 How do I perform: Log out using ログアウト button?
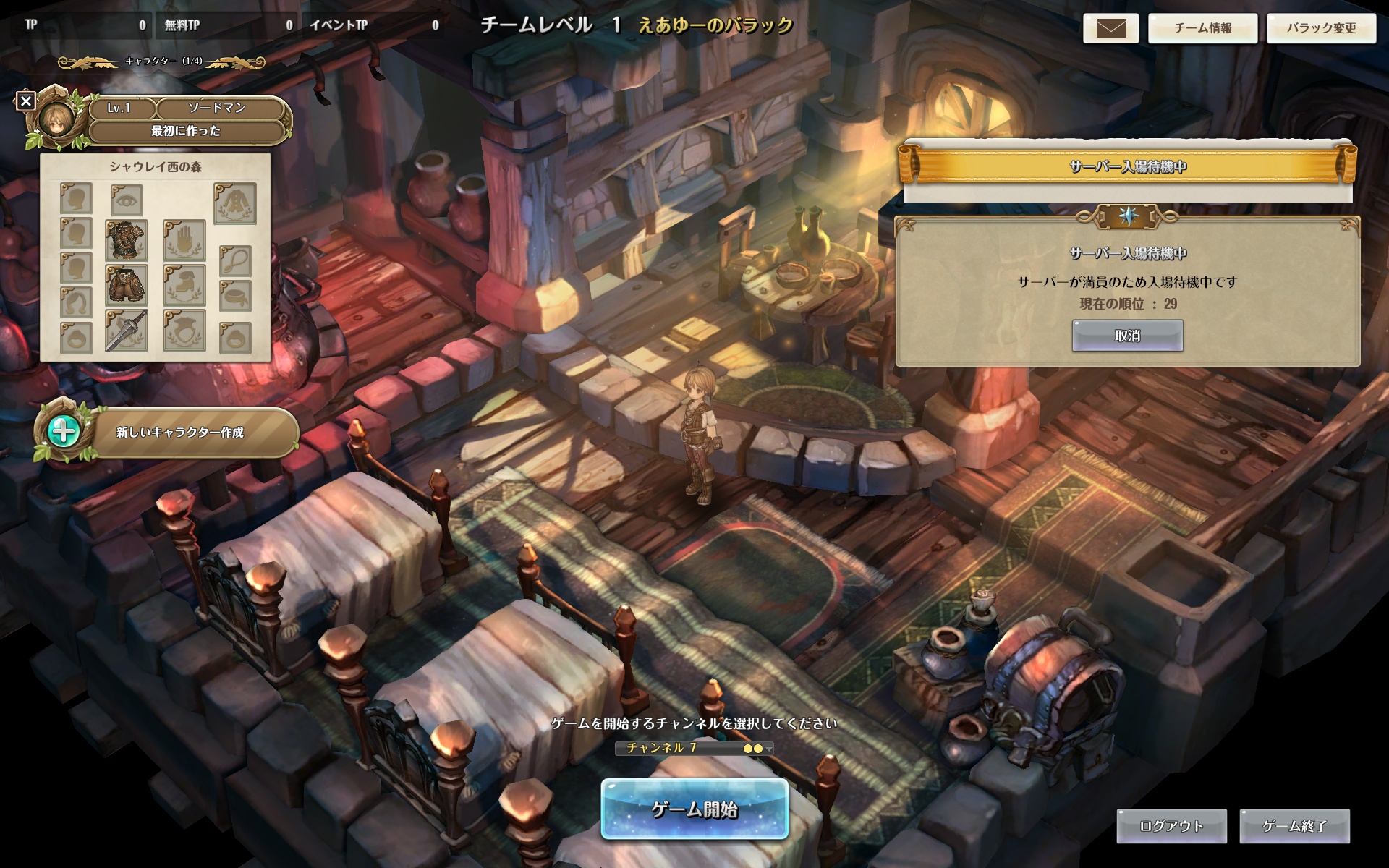pos(1171,826)
